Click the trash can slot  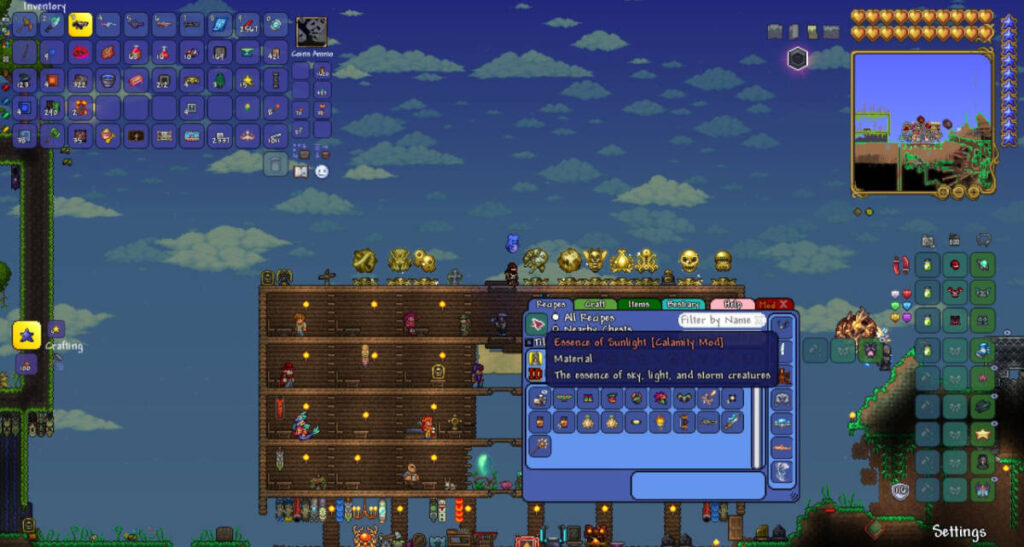coord(276,164)
